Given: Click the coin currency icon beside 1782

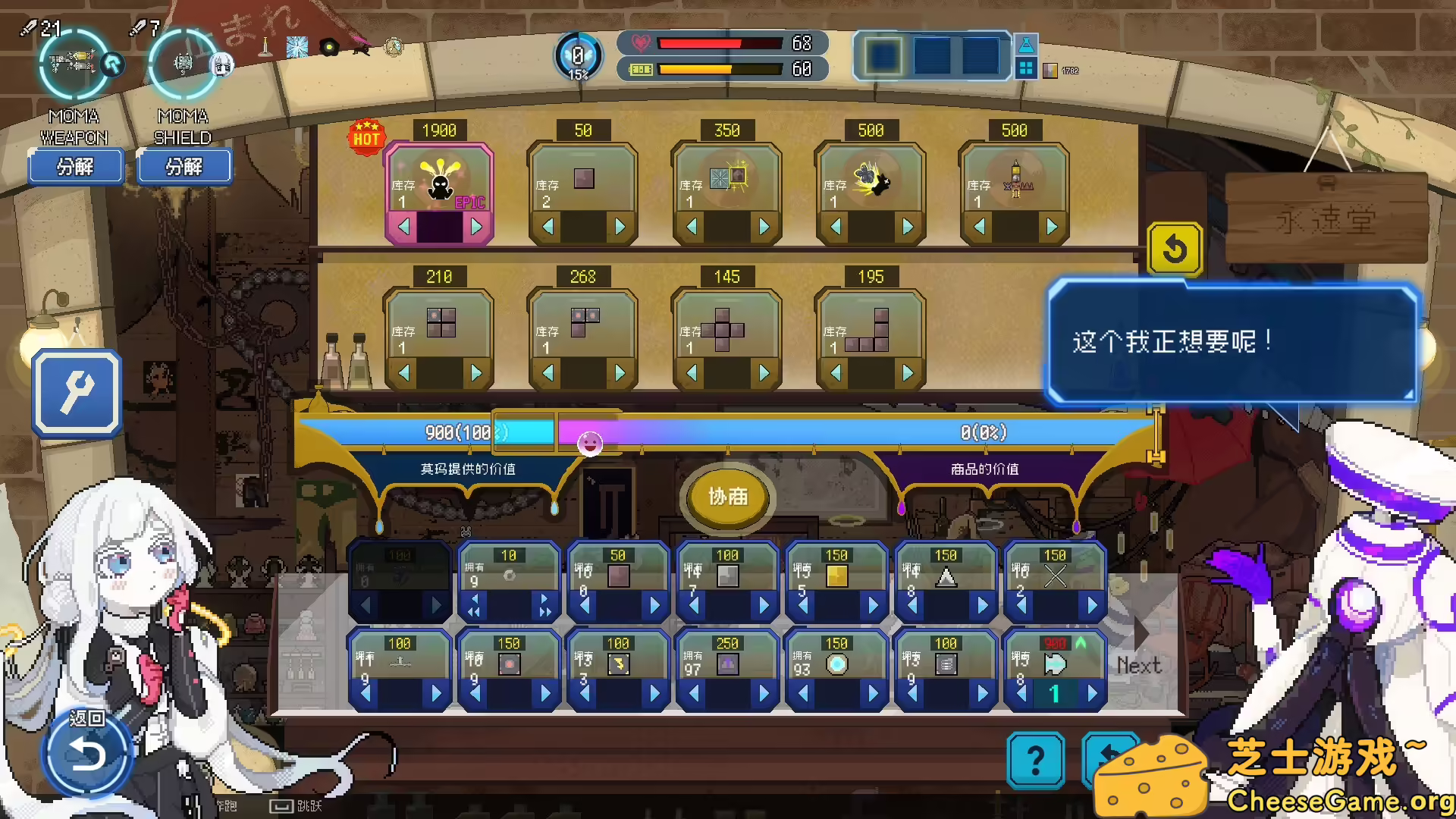Looking at the screenshot, I should click(1052, 69).
